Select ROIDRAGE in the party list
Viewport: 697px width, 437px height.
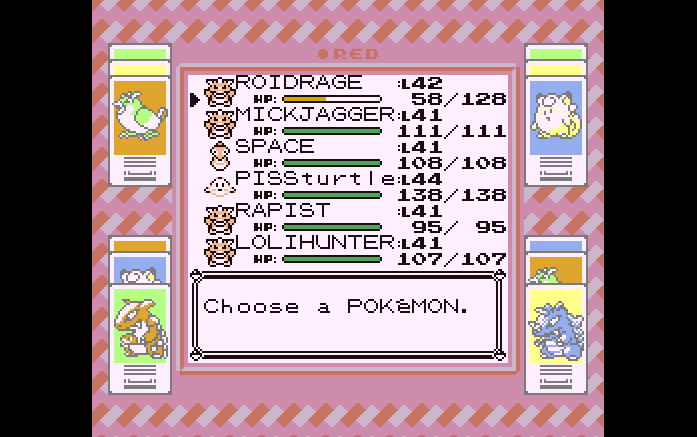(x=298, y=83)
